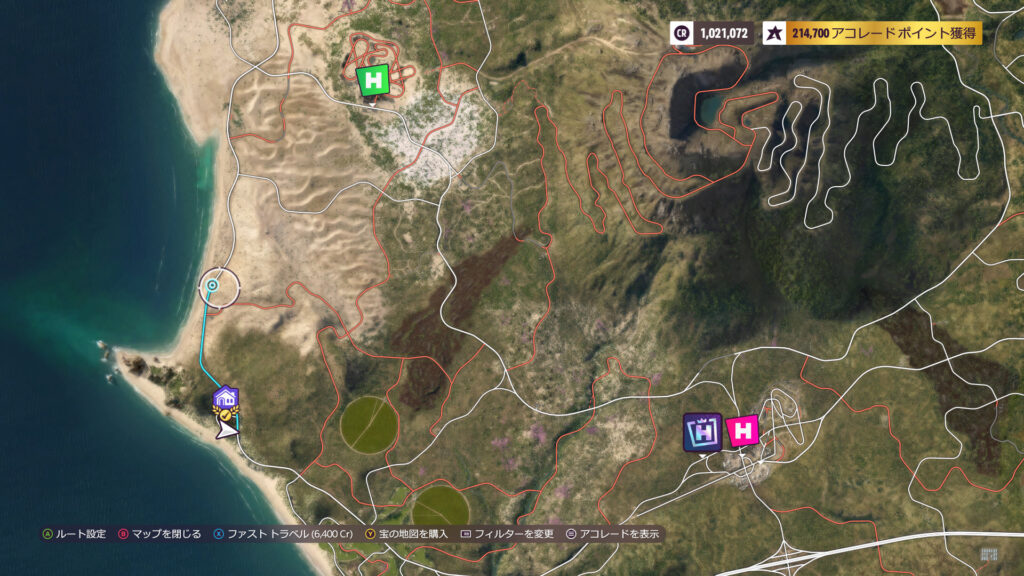This screenshot has width=1024, height=576.
Task: Close the map with マップを閉じる
Action: click(160, 534)
